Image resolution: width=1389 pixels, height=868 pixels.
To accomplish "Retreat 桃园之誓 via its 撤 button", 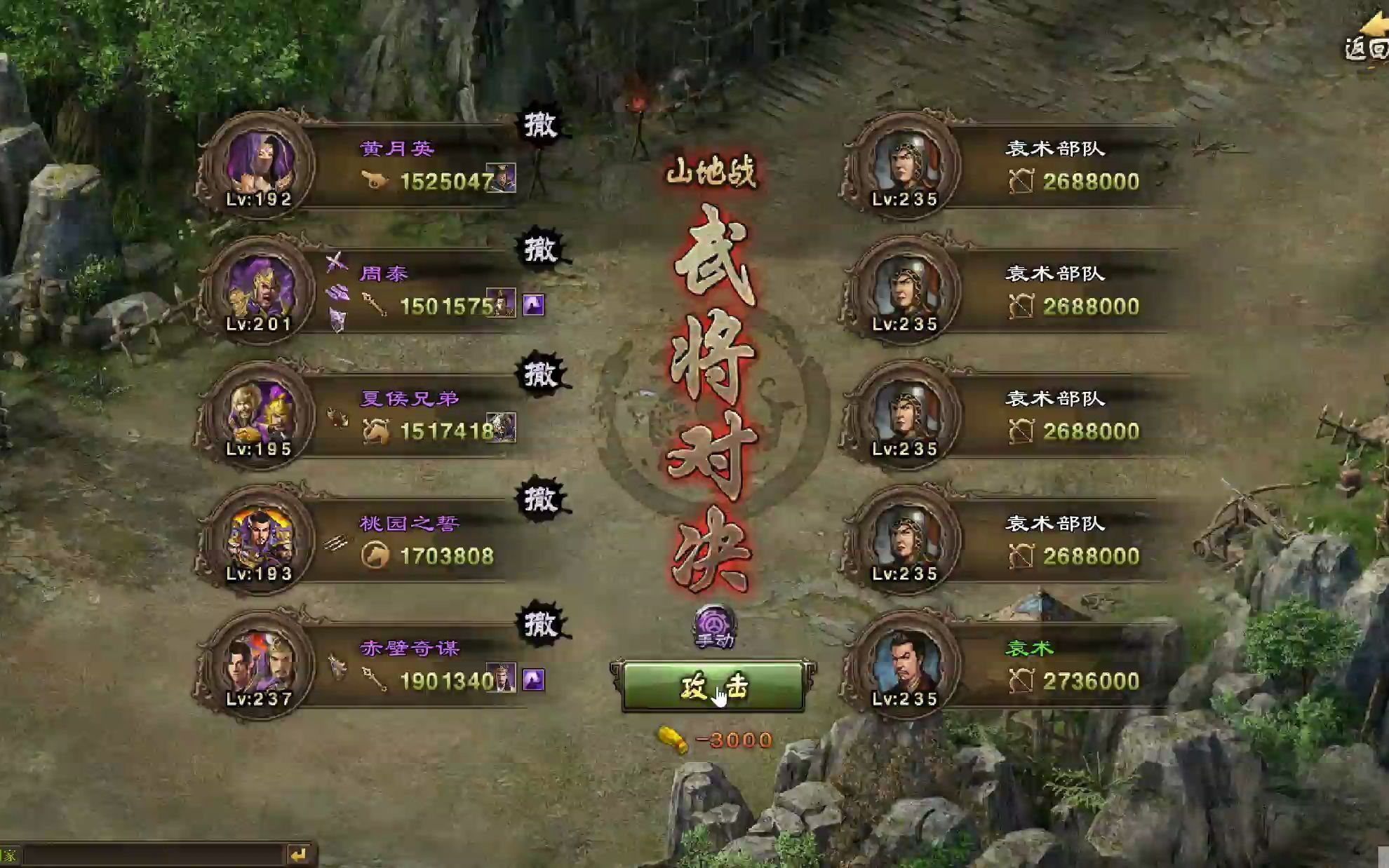I will (x=540, y=499).
